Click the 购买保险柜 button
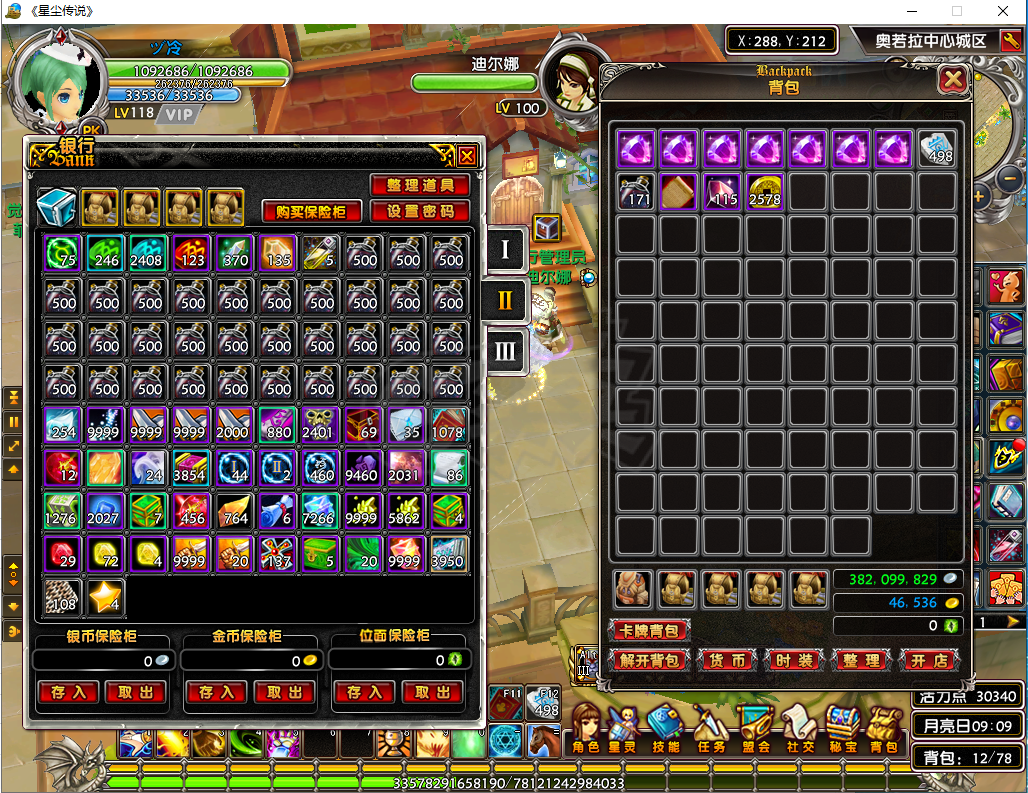The height and width of the screenshot is (793, 1028). (x=312, y=212)
